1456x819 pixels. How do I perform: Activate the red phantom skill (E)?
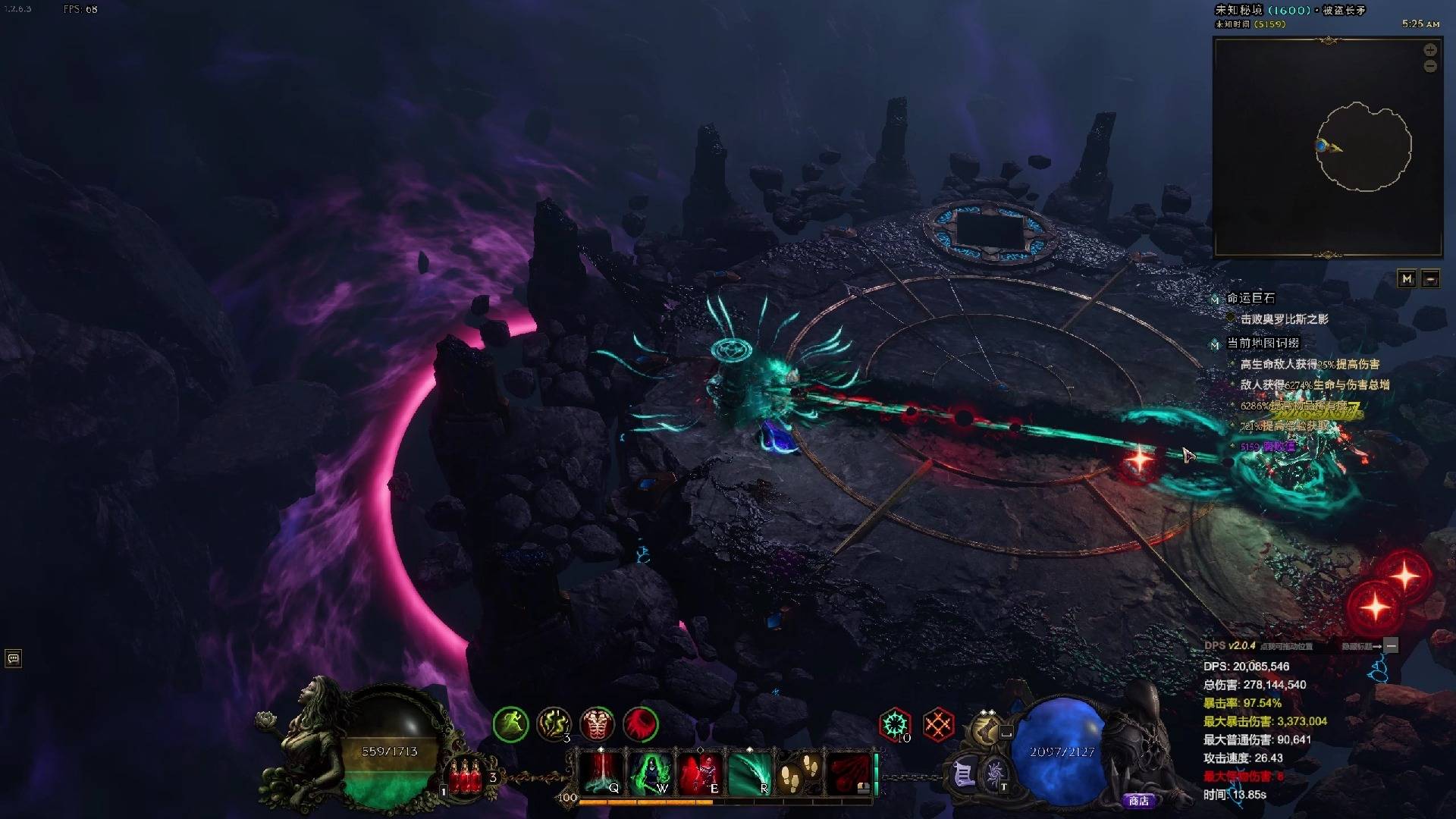pyautogui.click(x=699, y=772)
